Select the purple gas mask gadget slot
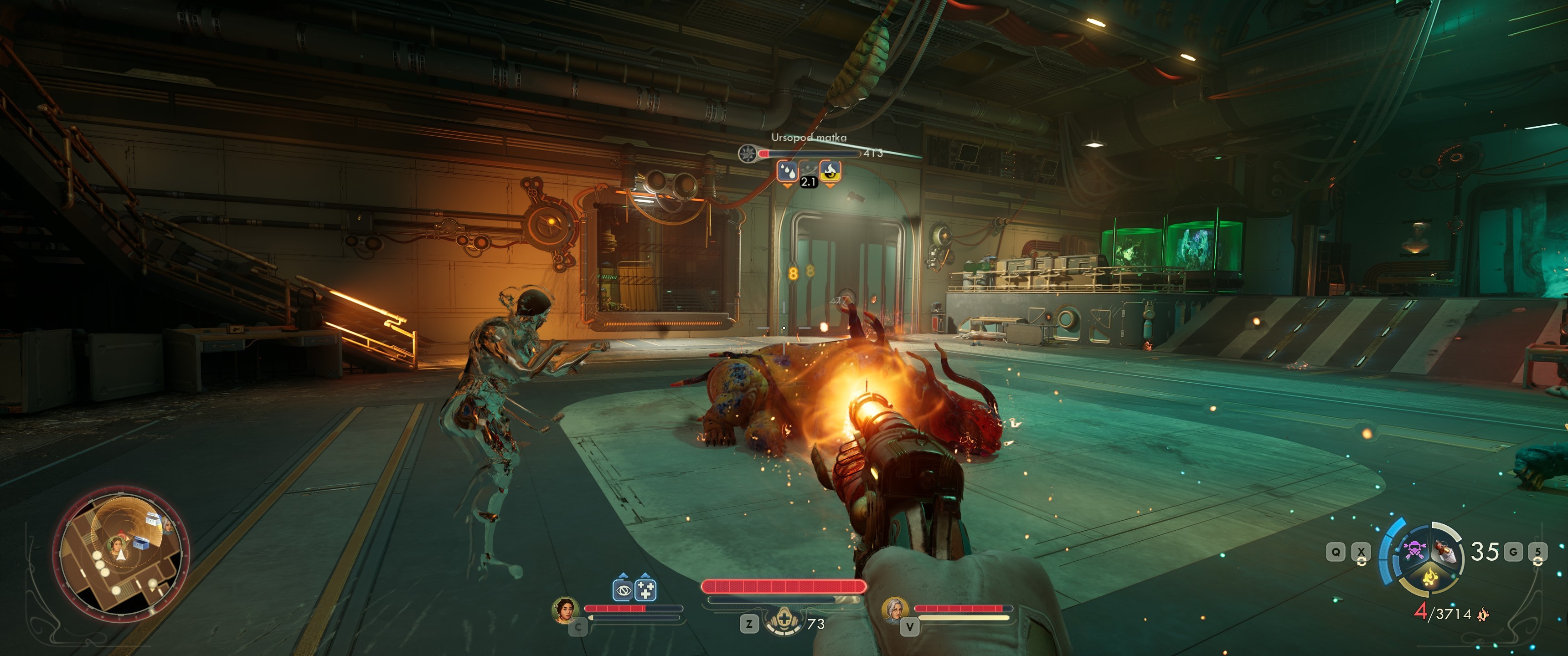 (x=1414, y=551)
